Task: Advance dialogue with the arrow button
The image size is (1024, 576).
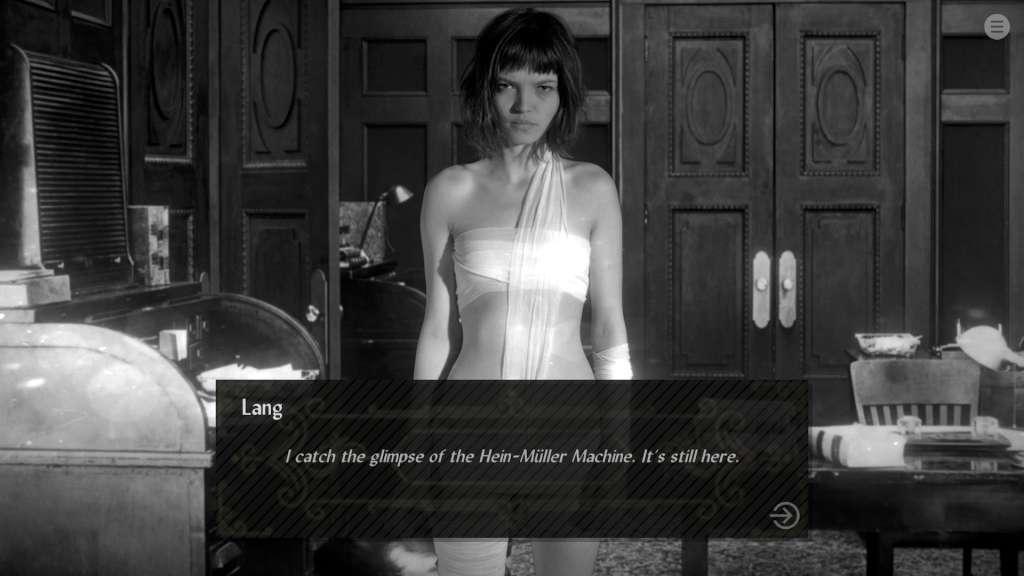Action: [784, 515]
